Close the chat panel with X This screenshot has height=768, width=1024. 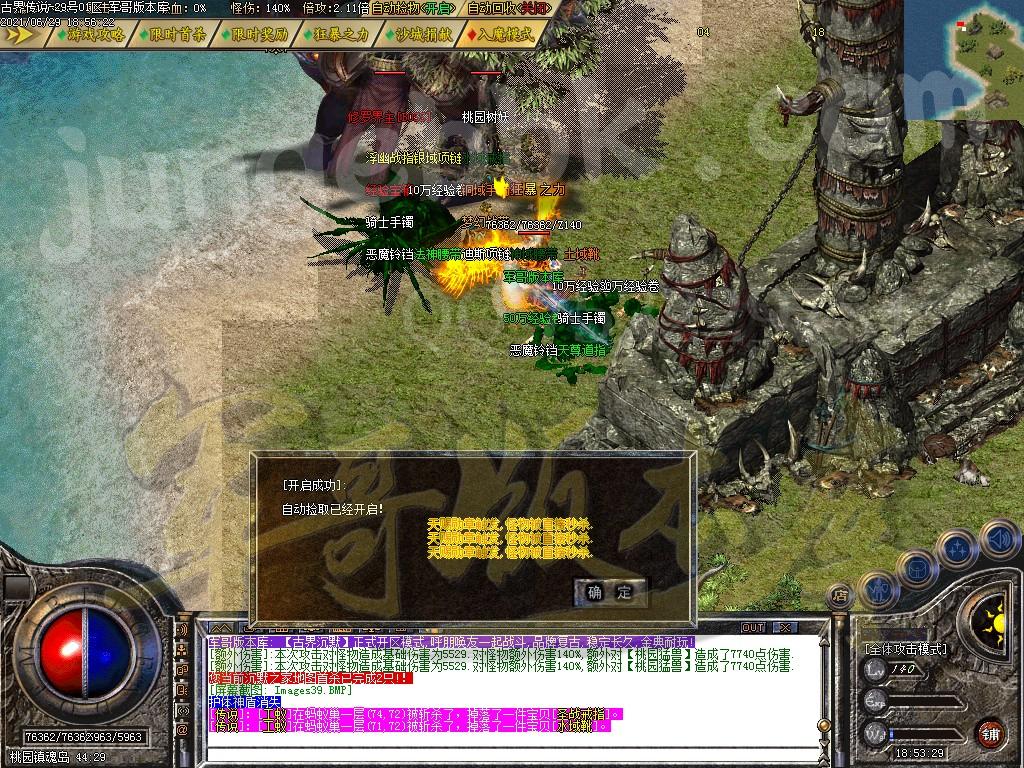pos(786,628)
